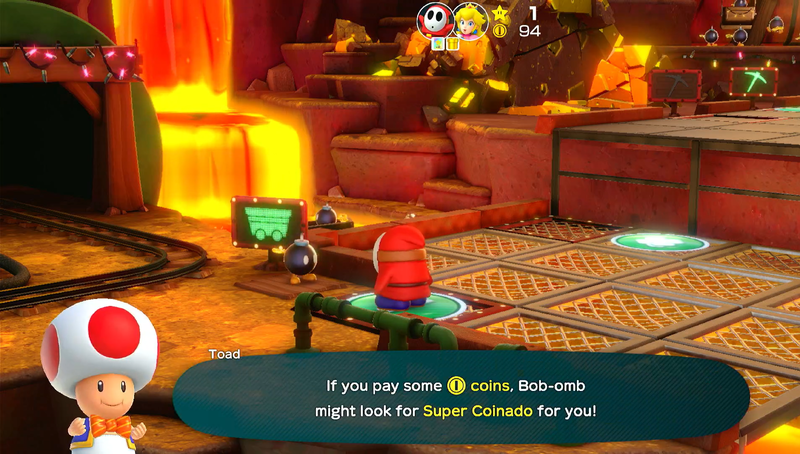Select the Shy Guy player portrait
This screenshot has height=454, width=800.
coord(435,19)
